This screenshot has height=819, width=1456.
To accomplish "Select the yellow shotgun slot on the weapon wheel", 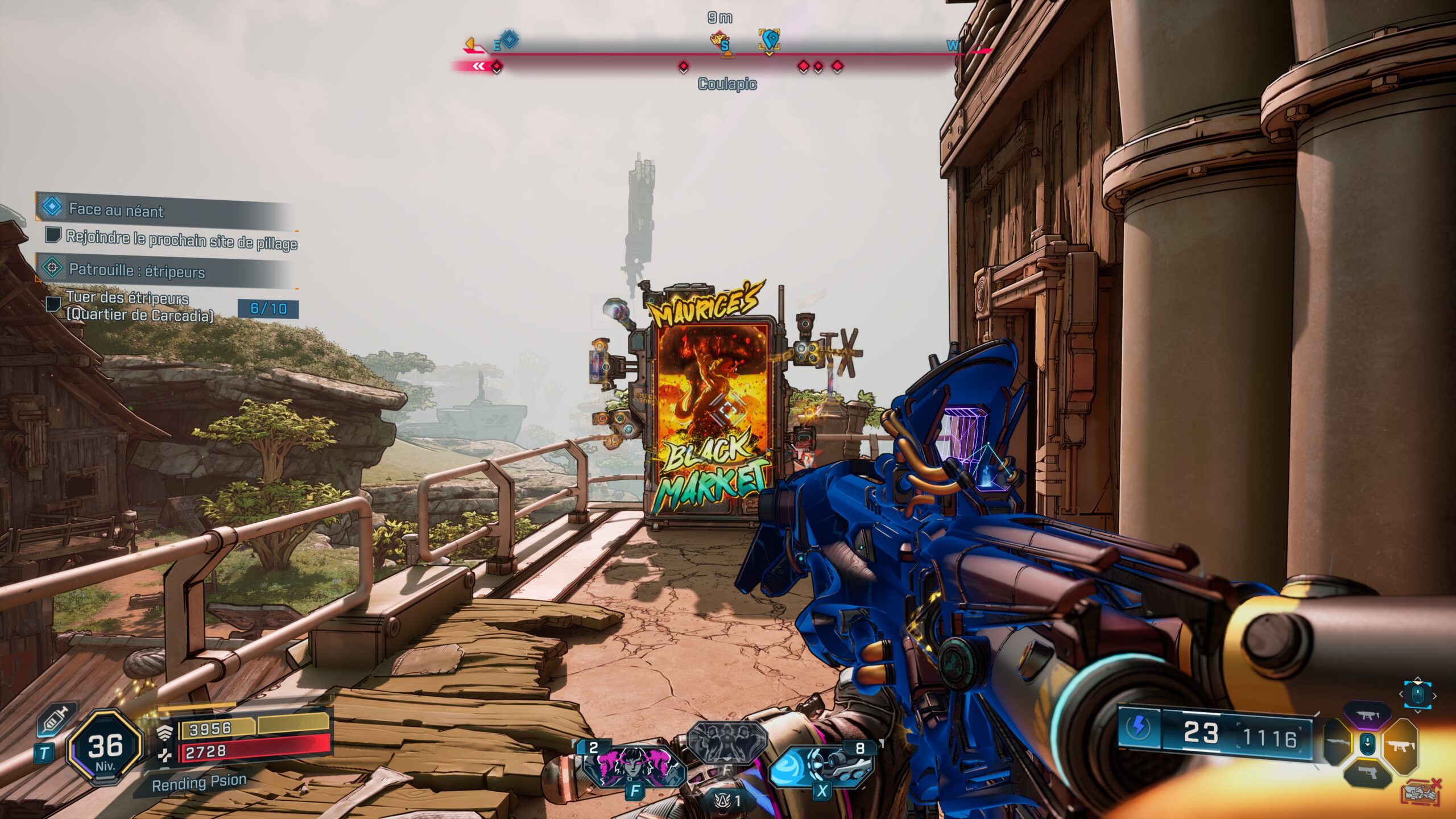I will pyautogui.click(x=1338, y=741).
